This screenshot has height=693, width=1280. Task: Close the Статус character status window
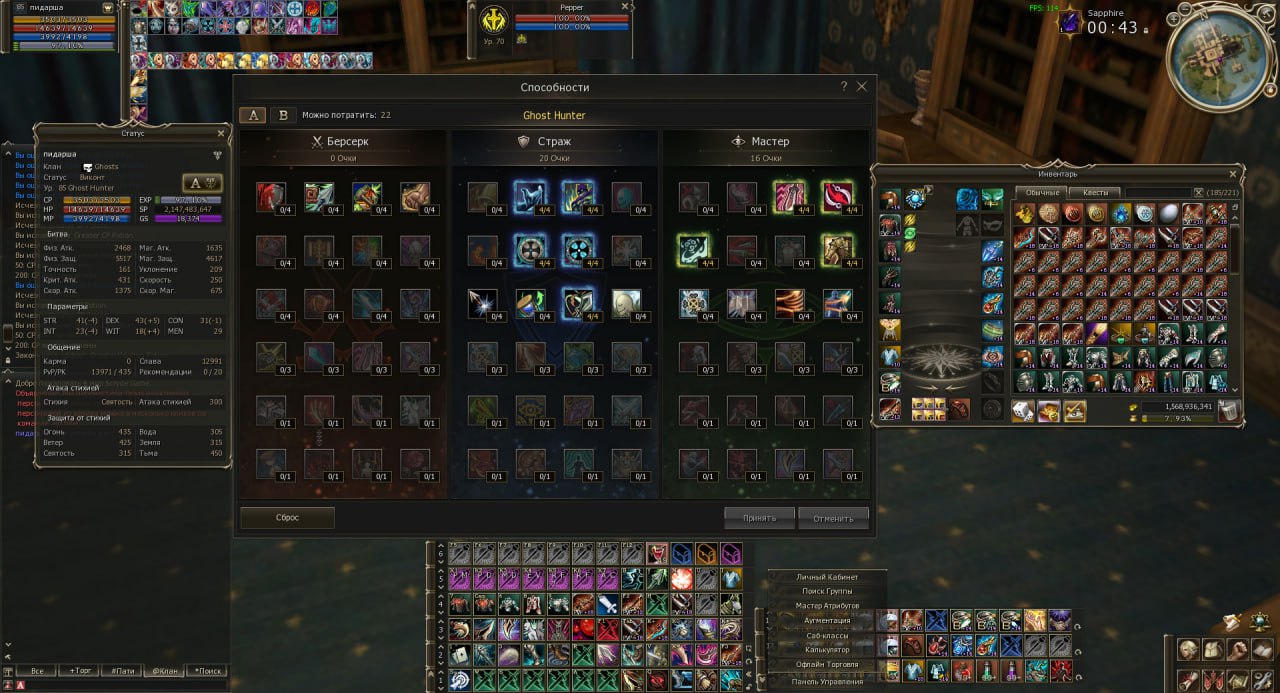[221, 133]
